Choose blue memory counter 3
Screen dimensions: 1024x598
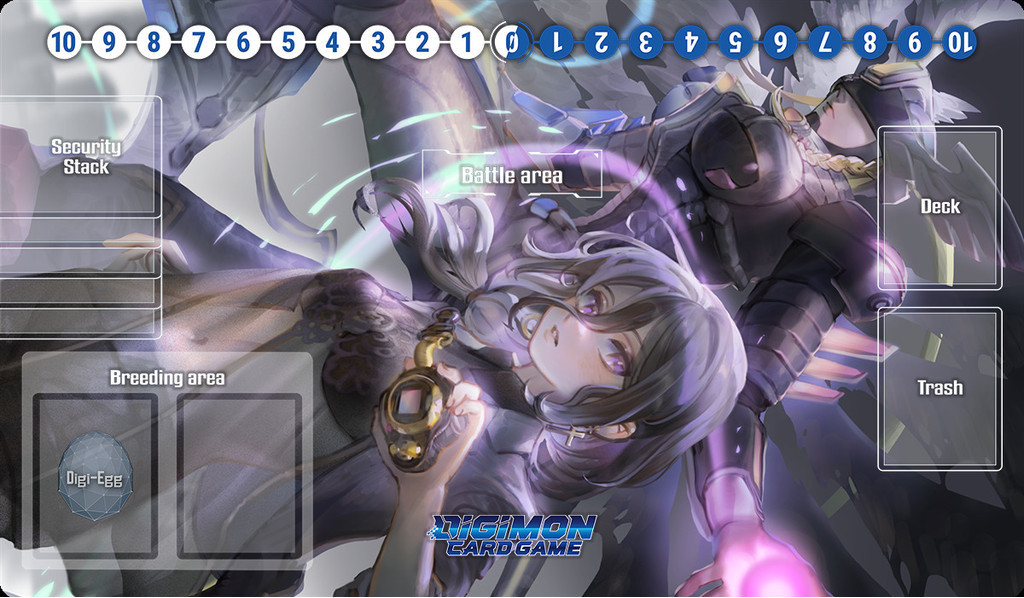tap(645, 42)
